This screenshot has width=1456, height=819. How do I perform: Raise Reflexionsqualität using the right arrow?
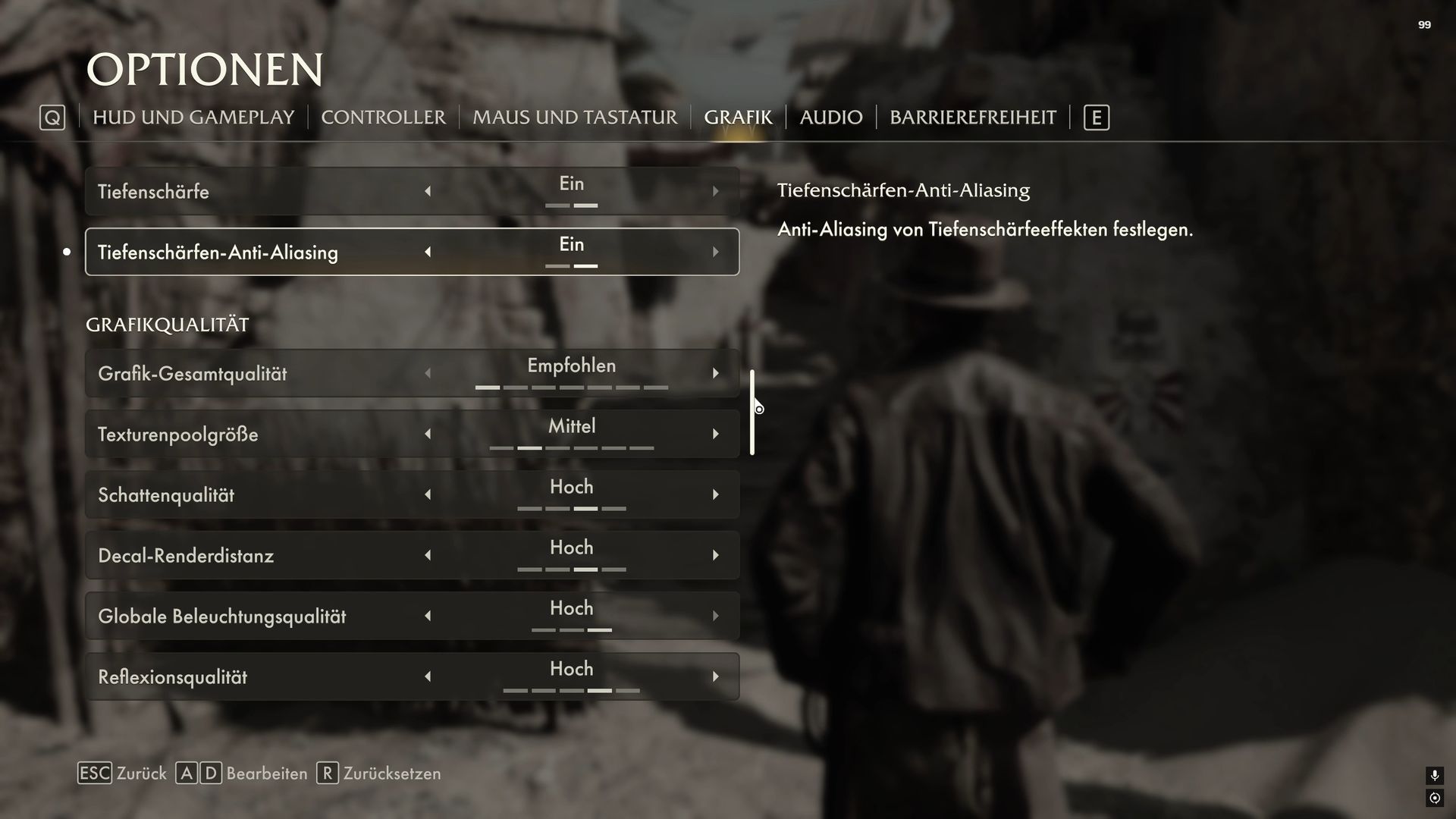[x=715, y=676]
